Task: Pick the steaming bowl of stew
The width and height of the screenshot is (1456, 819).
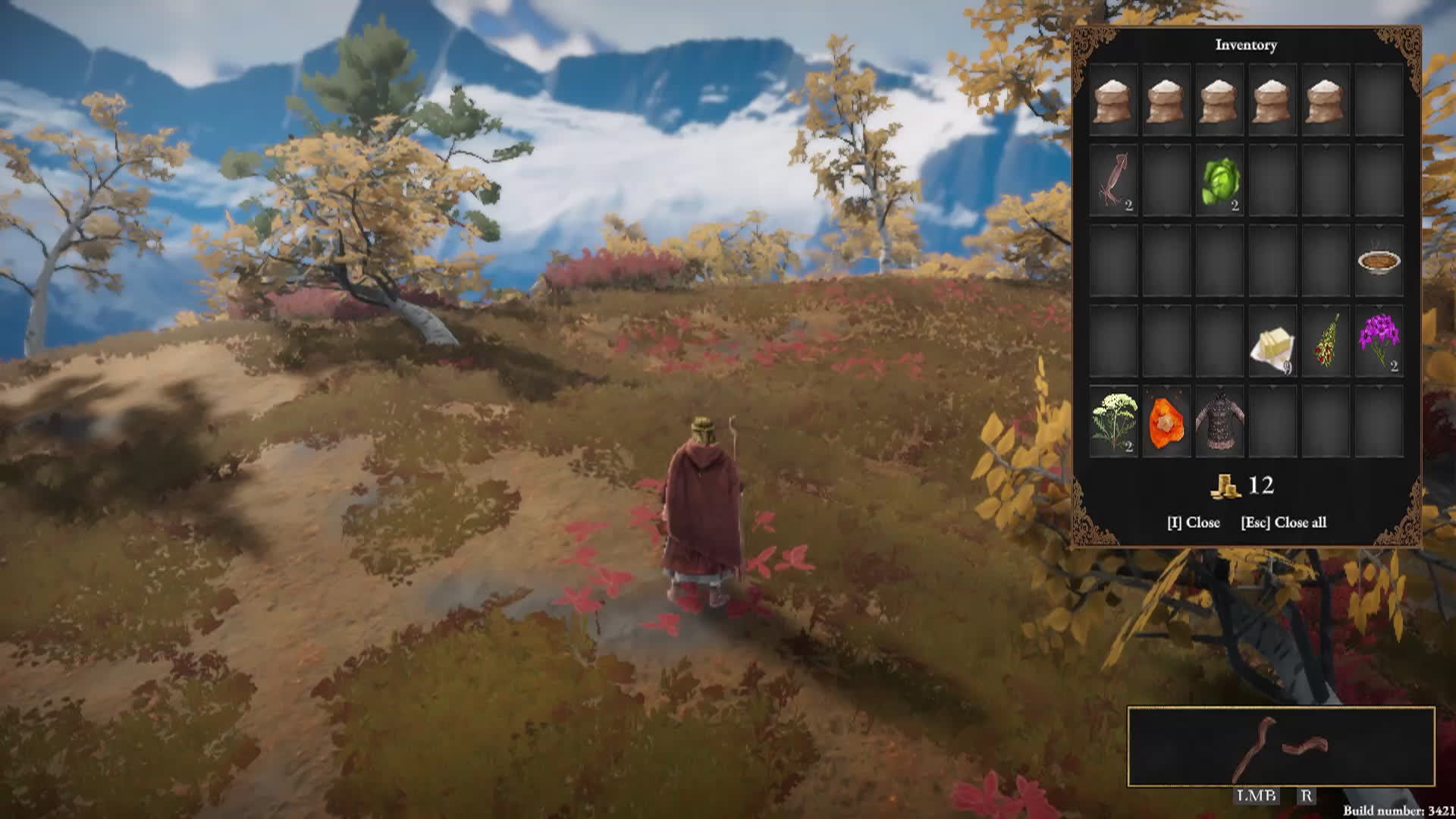Action: [1379, 262]
